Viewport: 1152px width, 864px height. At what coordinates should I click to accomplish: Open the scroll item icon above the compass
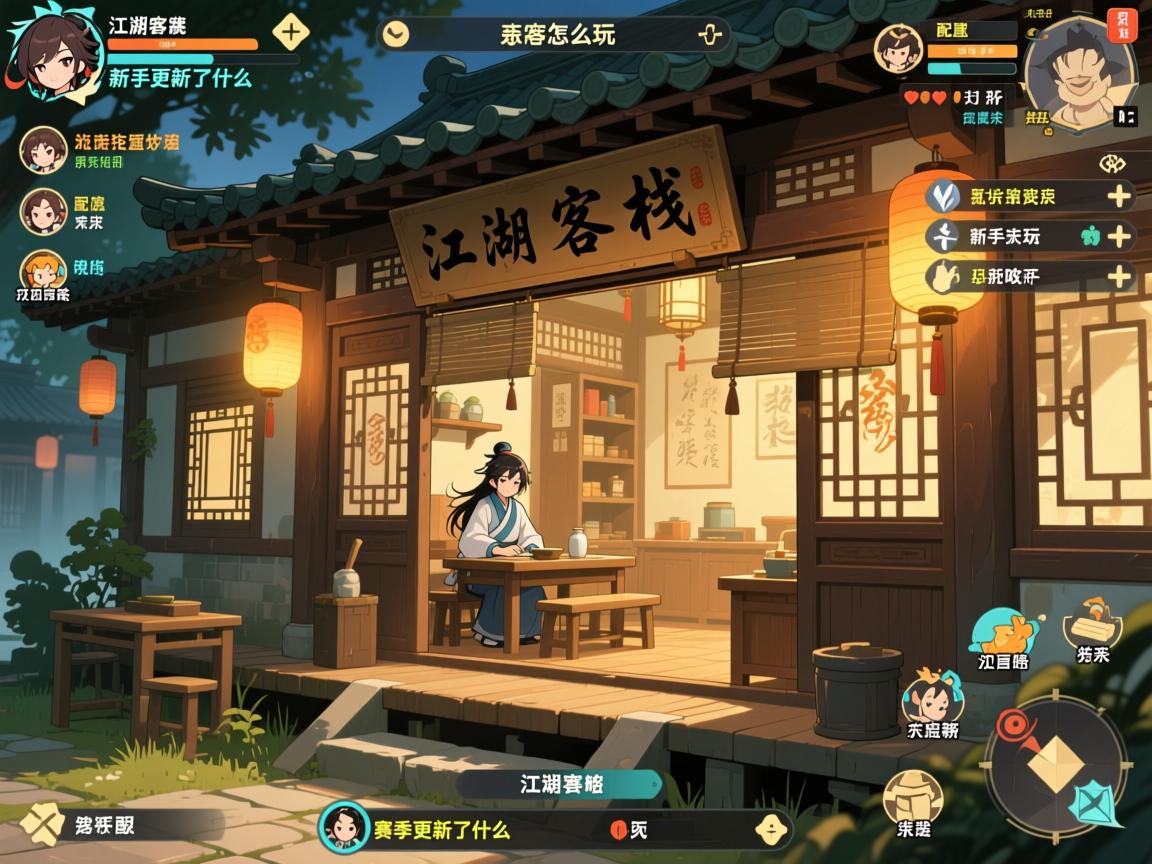coord(1091,624)
